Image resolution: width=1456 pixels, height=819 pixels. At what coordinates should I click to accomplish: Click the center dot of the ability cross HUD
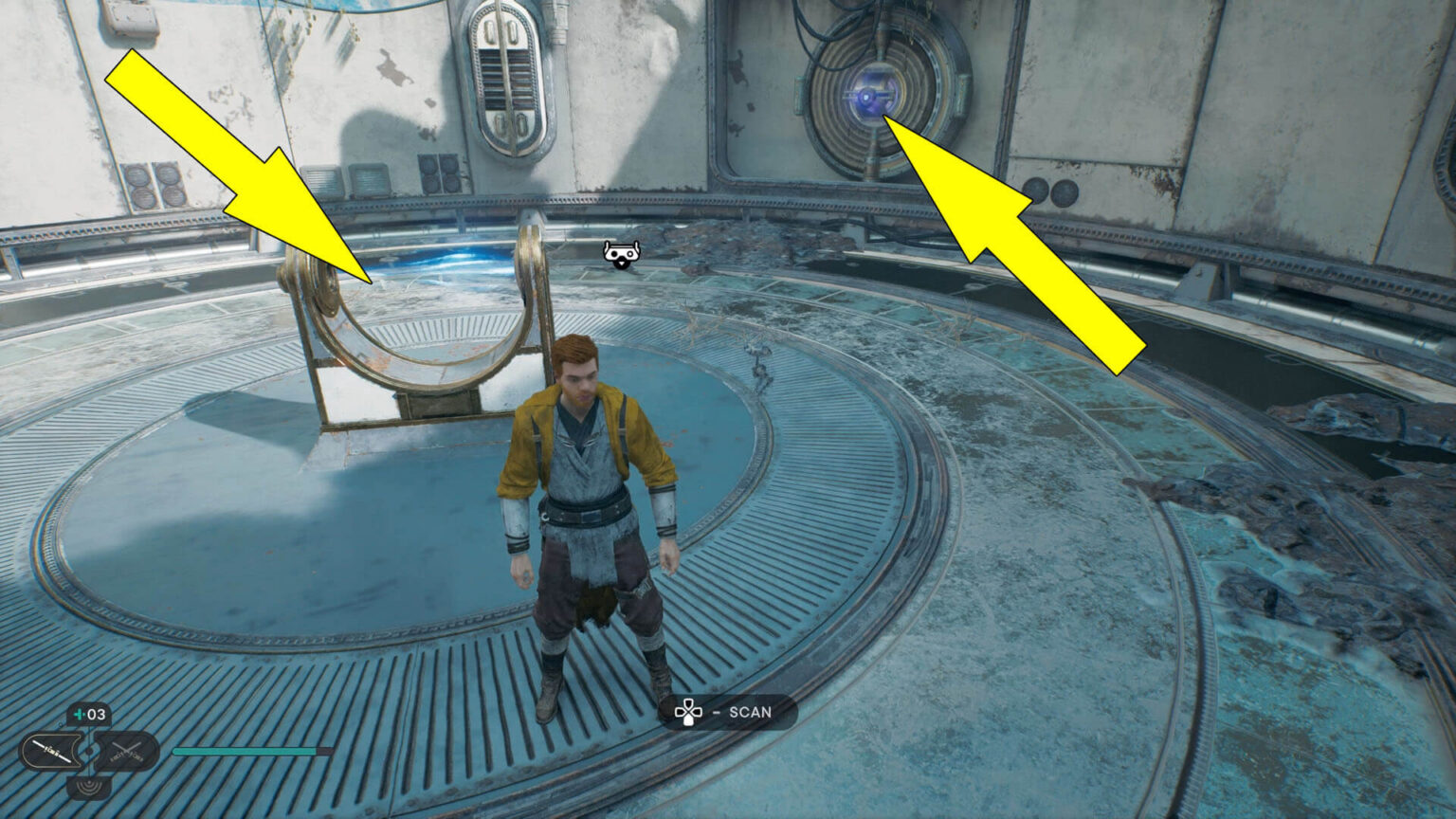click(x=90, y=751)
